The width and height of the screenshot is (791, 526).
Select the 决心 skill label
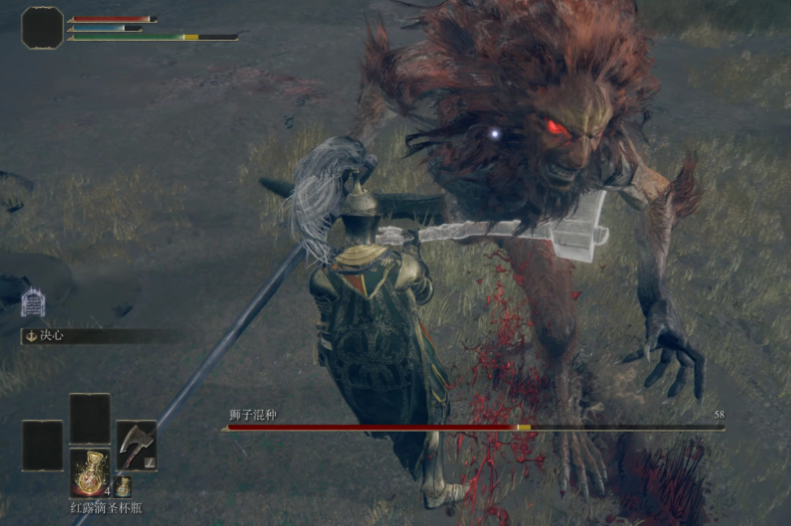52,336
